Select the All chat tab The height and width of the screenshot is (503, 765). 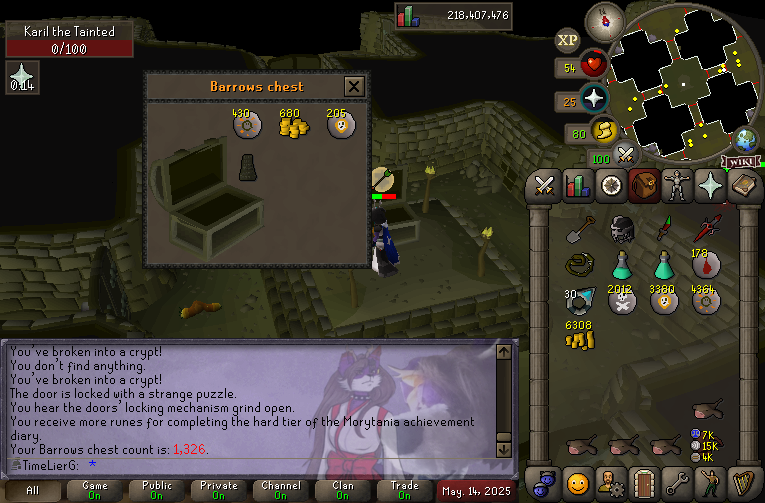[33, 490]
